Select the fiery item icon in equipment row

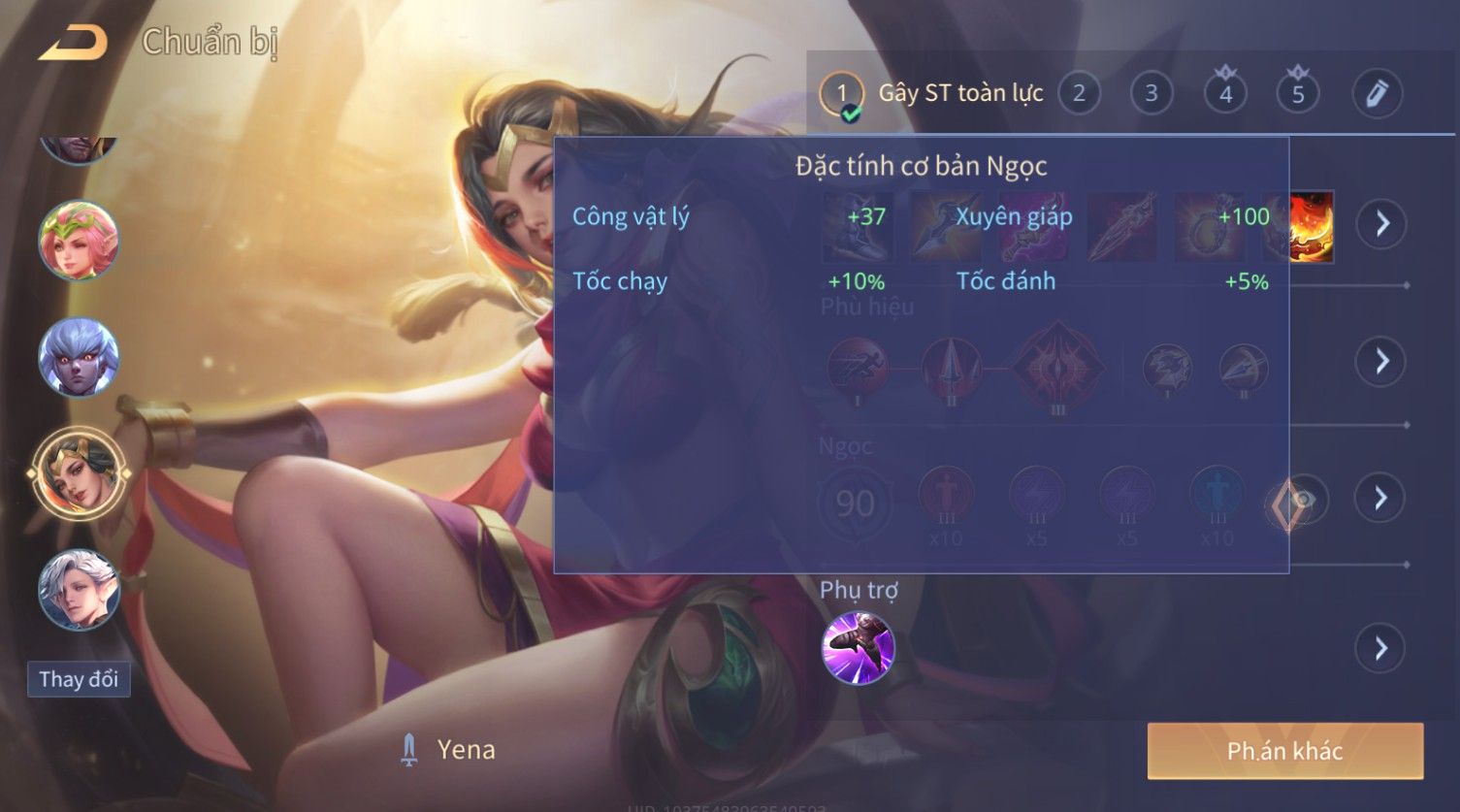(x=1311, y=226)
